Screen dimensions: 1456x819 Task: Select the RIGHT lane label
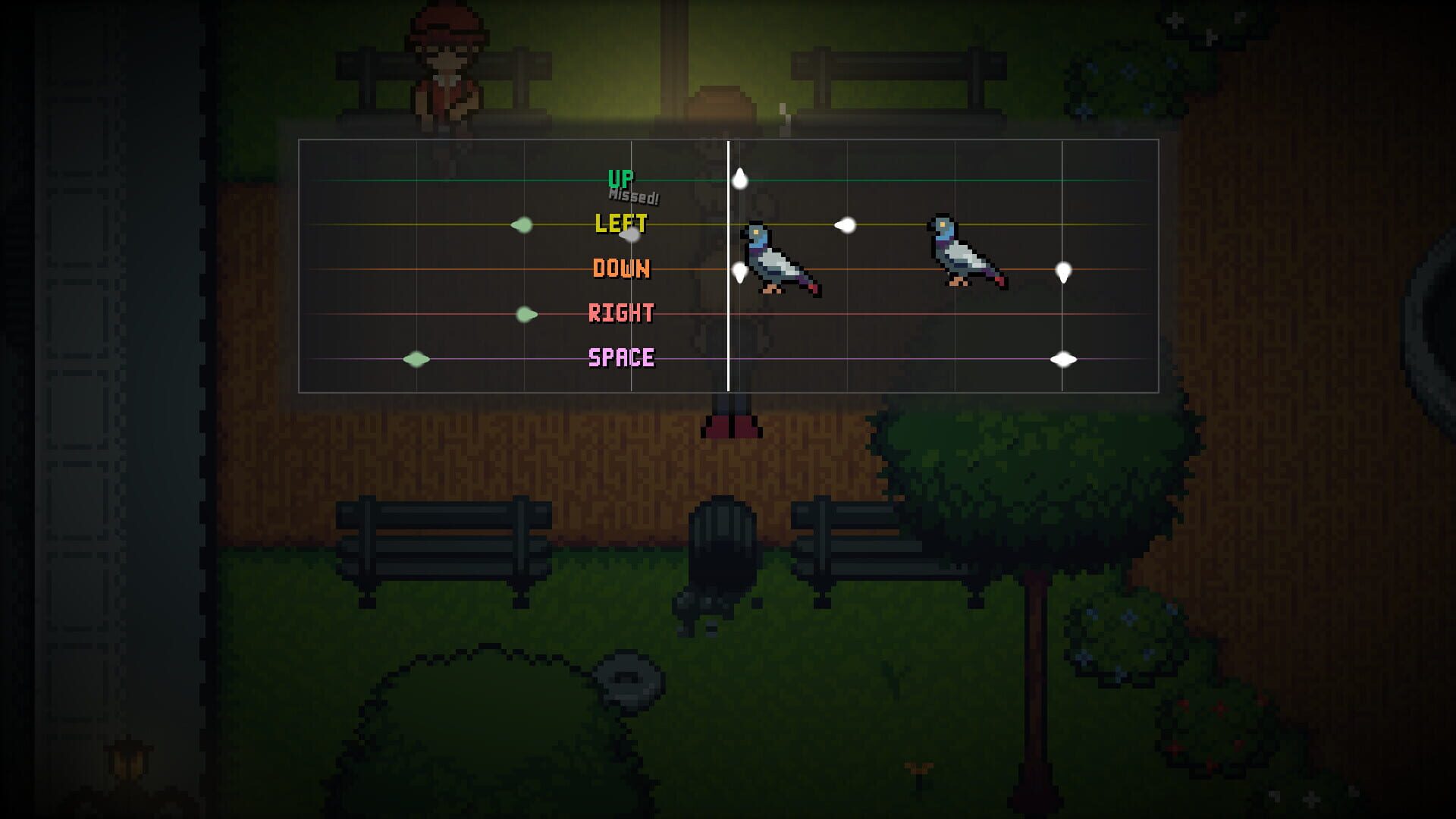(622, 312)
